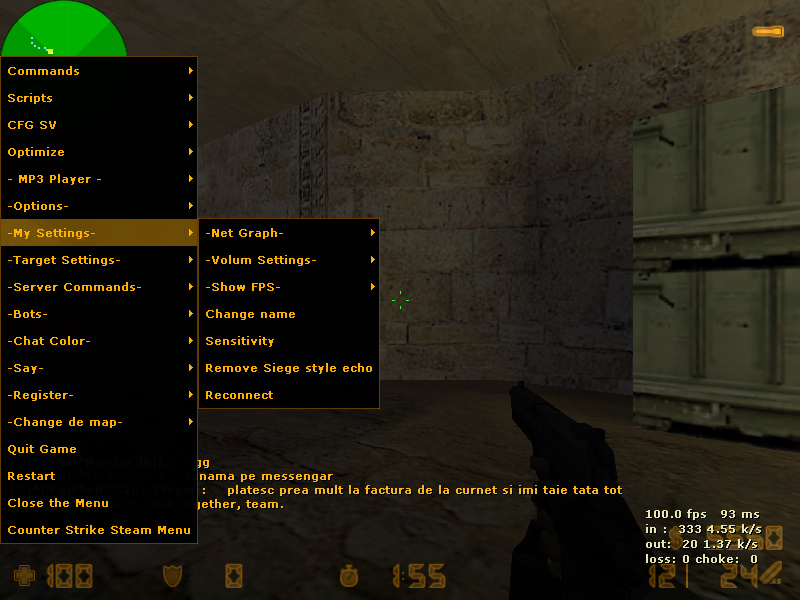Select the Optimize menu entry
This screenshot has height=600, width=800.
pos(99,152)
